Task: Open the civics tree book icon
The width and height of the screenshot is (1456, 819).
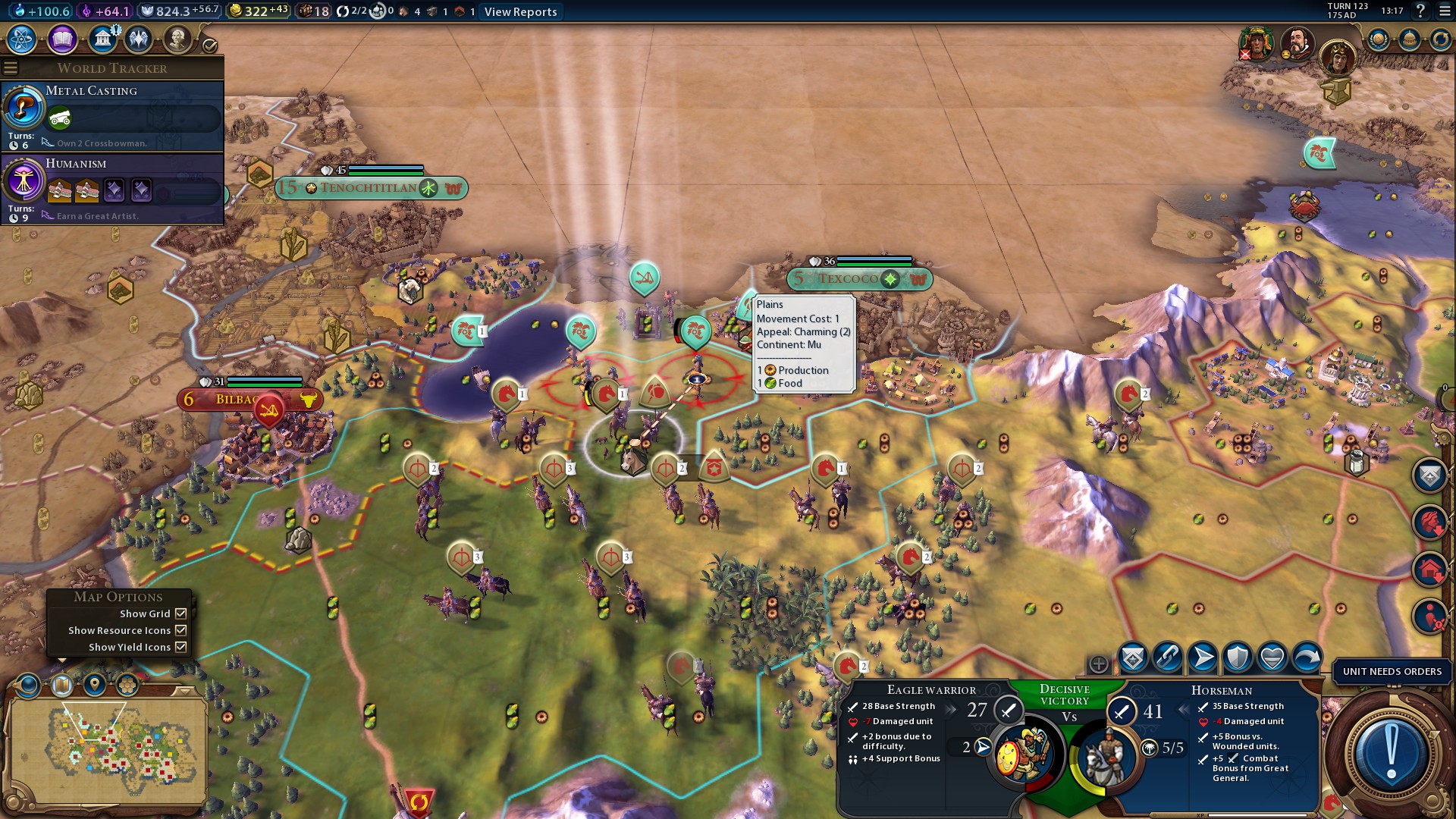Action: tap(62, 39)
